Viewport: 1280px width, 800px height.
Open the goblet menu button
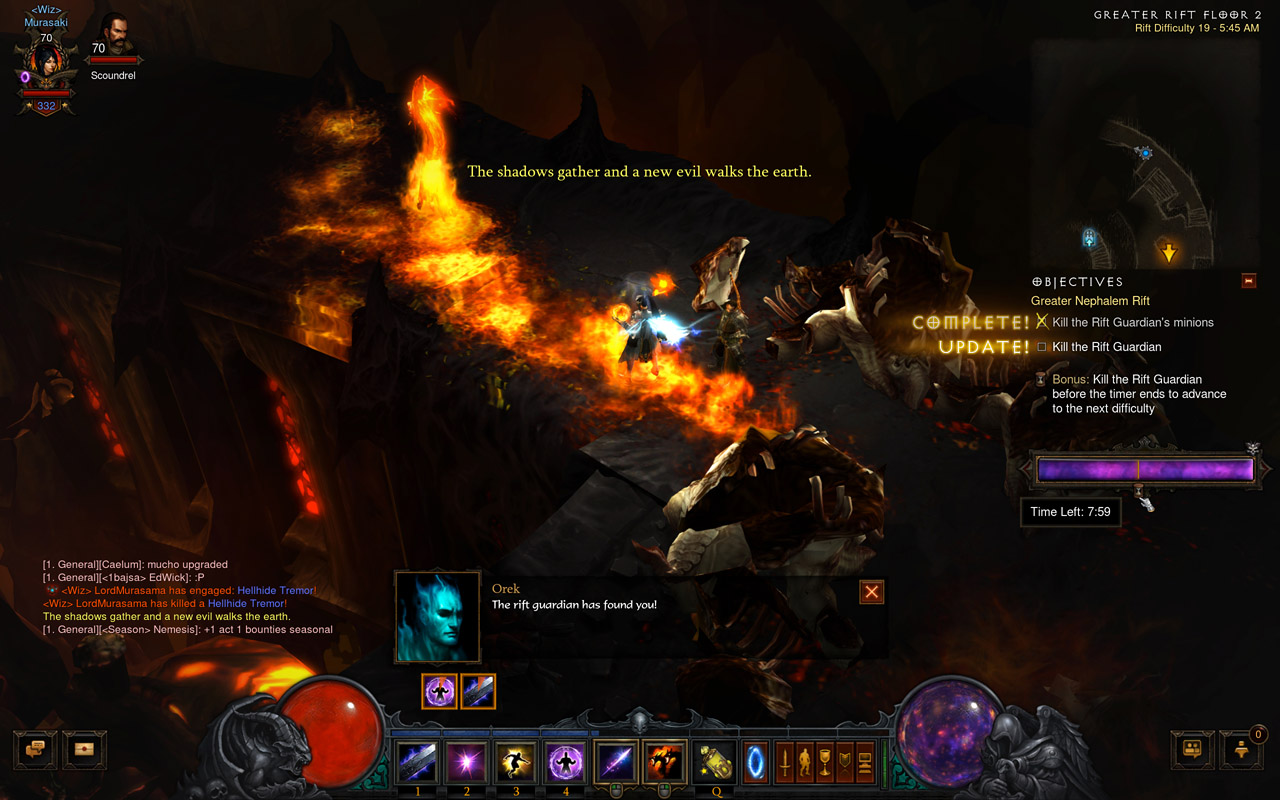825,762
